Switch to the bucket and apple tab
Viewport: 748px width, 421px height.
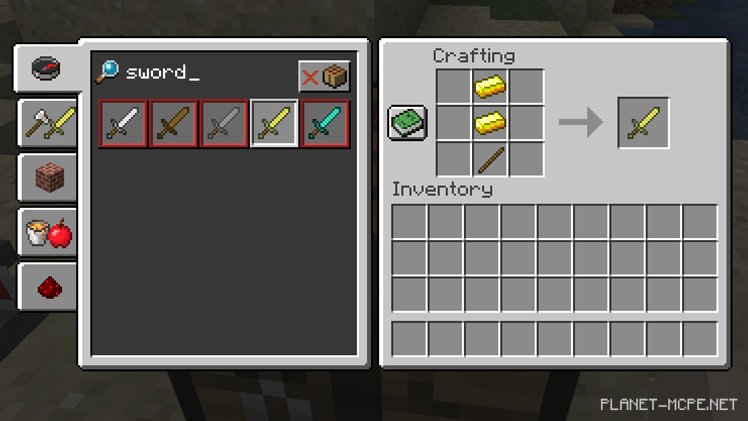pos(50,234)
